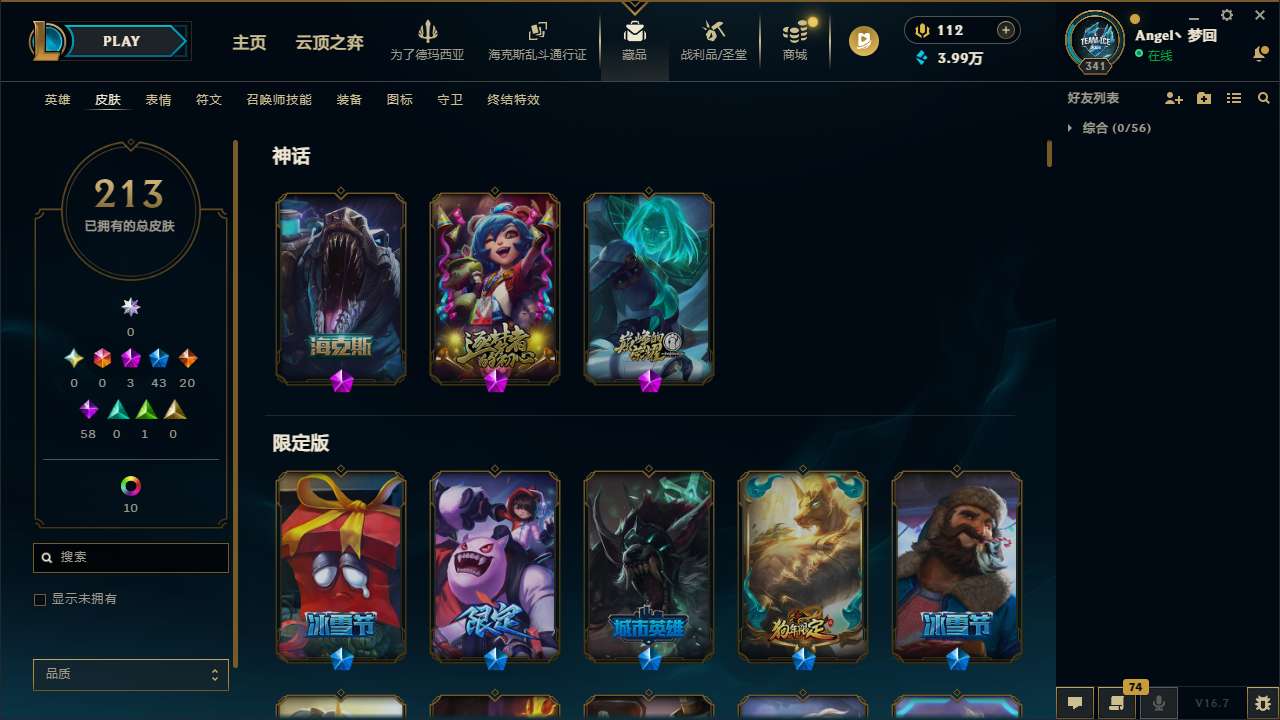Image resolution: width=1280 pixels, height=720 pixels.
Task: Click inside the 搜索 search field
Action: pos(130,557)
